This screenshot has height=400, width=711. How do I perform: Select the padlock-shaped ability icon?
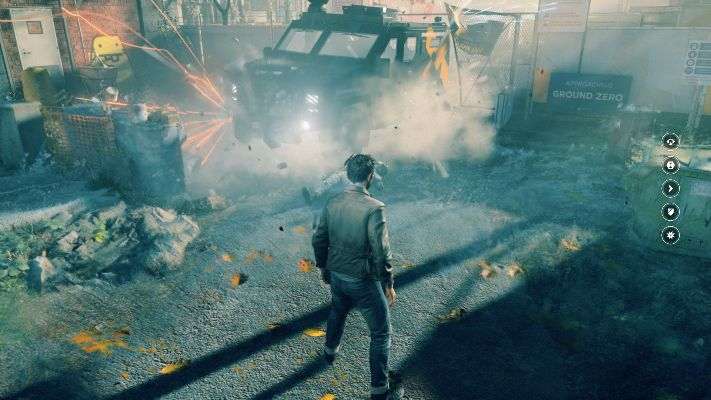(x=670, y=164)
